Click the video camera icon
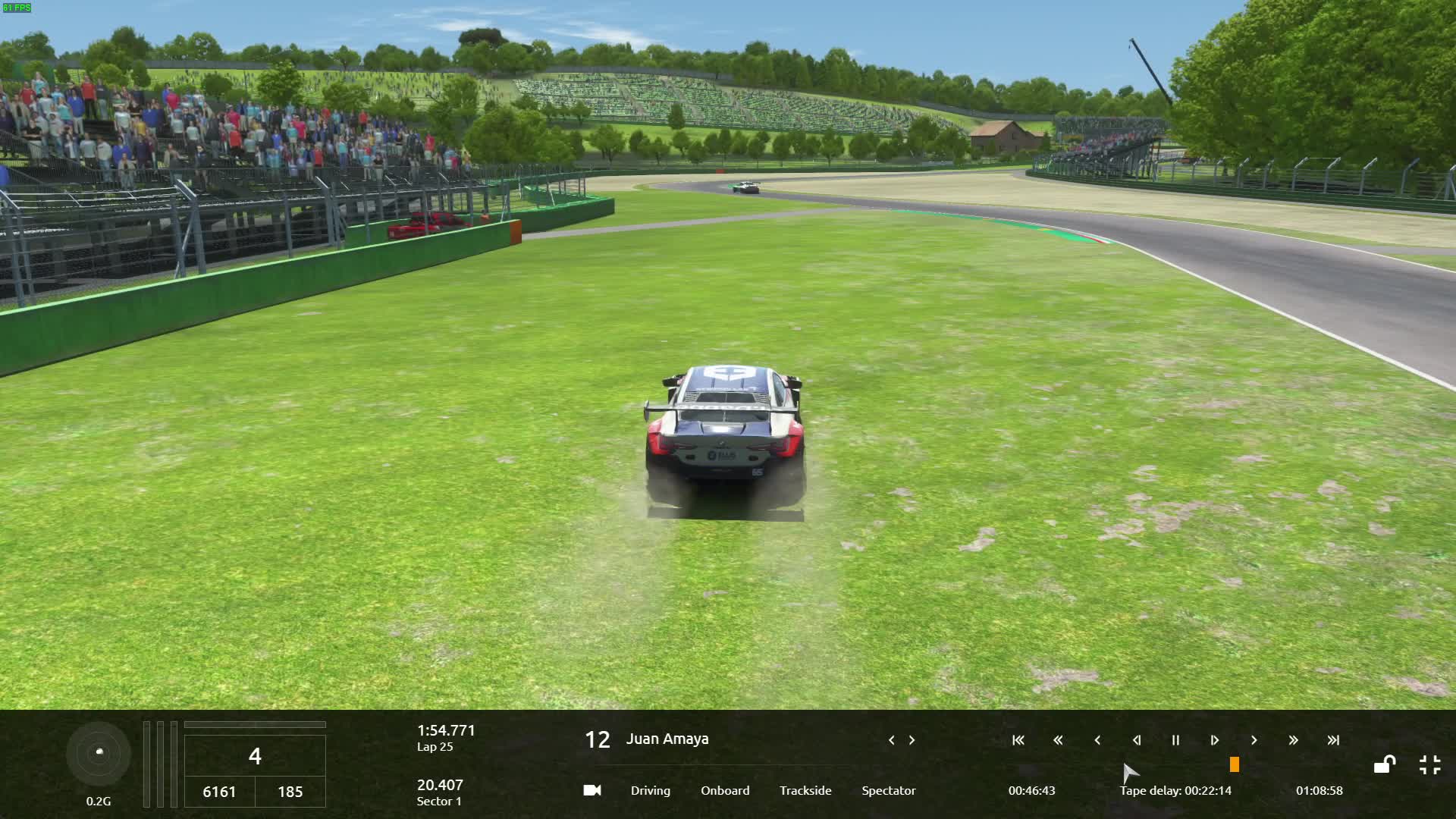 pos(592,790)
